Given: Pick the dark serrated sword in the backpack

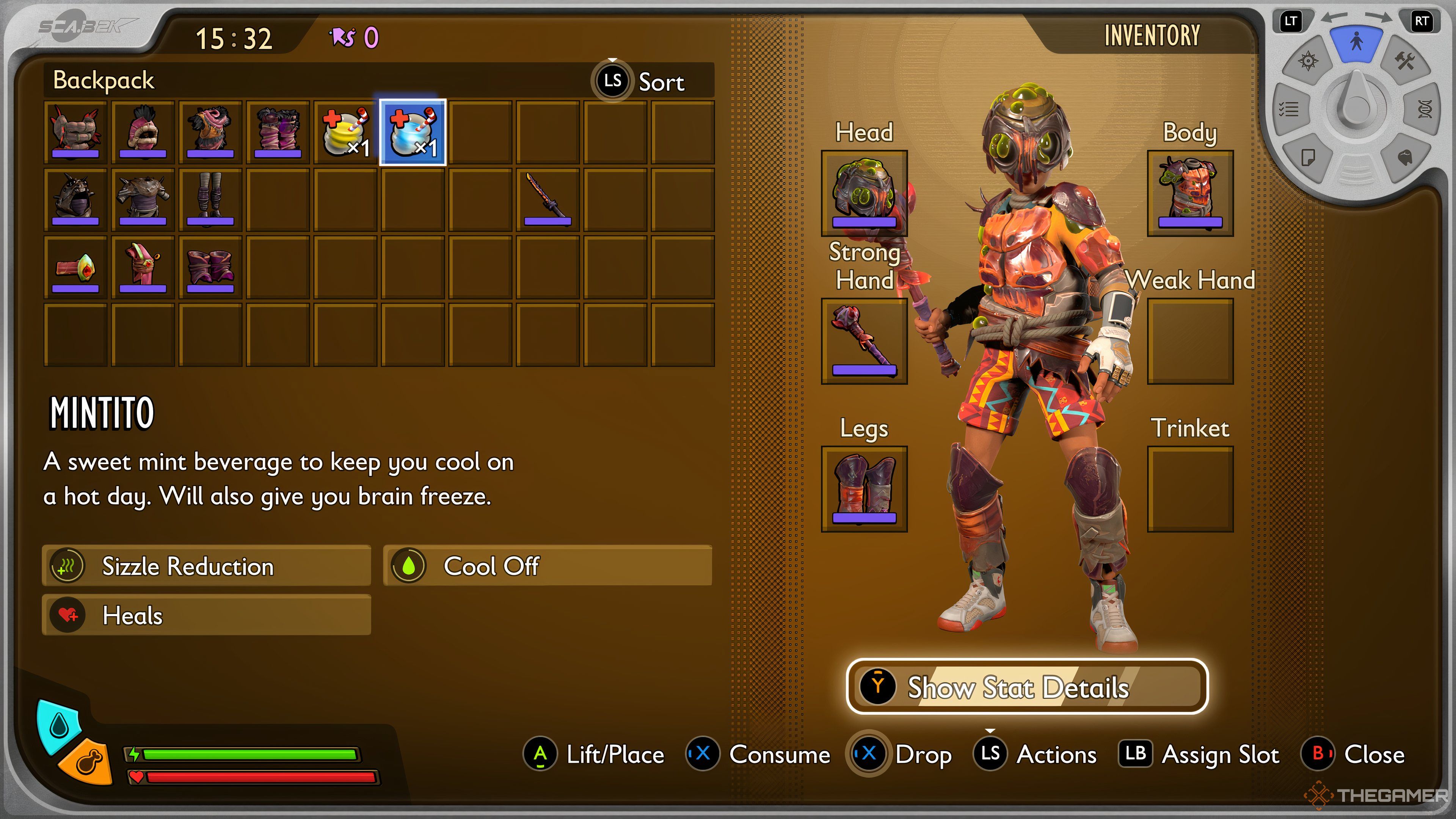Looking at the screenshot, I should (547, 199).
